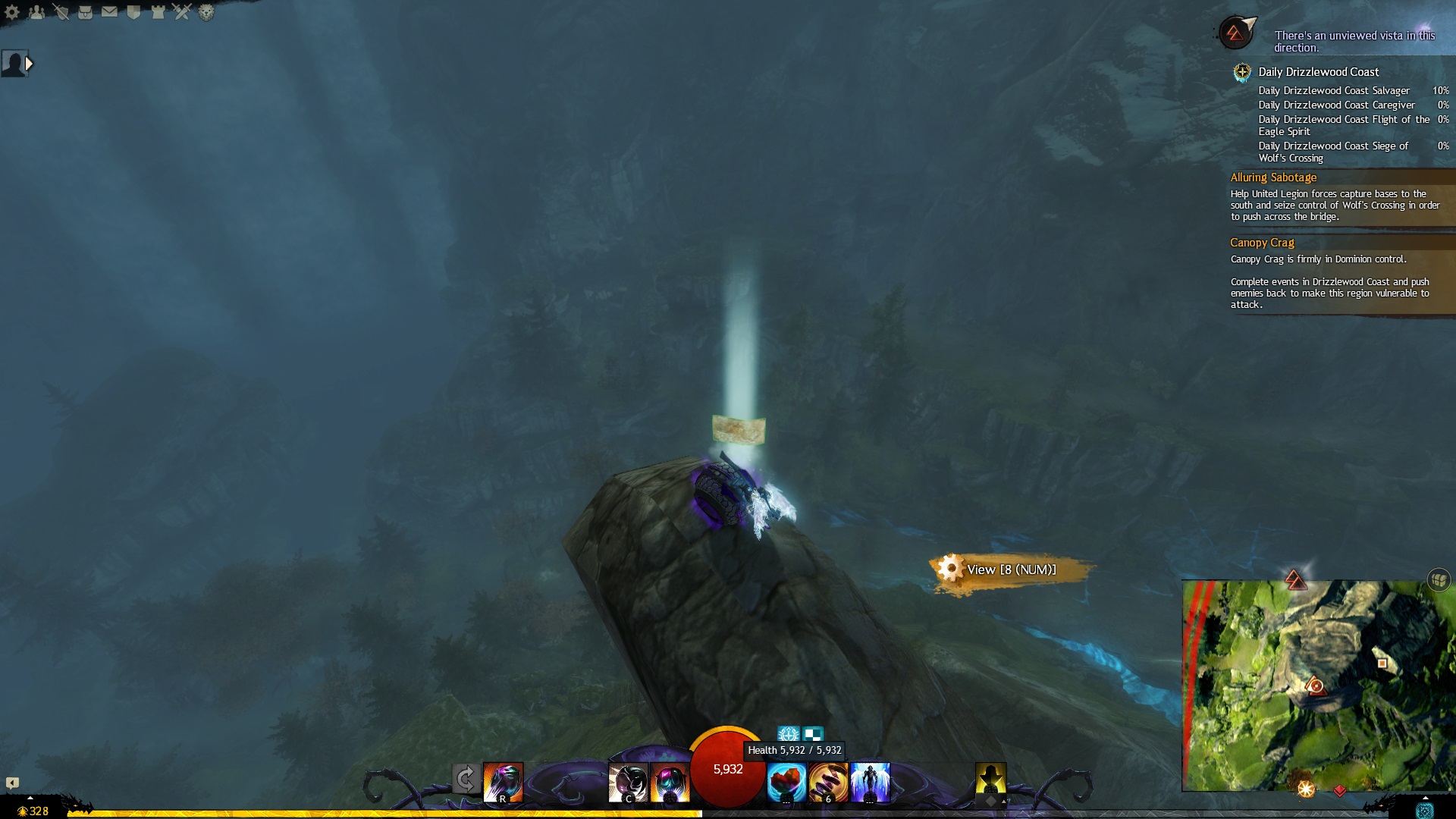Activate the golden spring skill in slot 6

pos(828,783)
